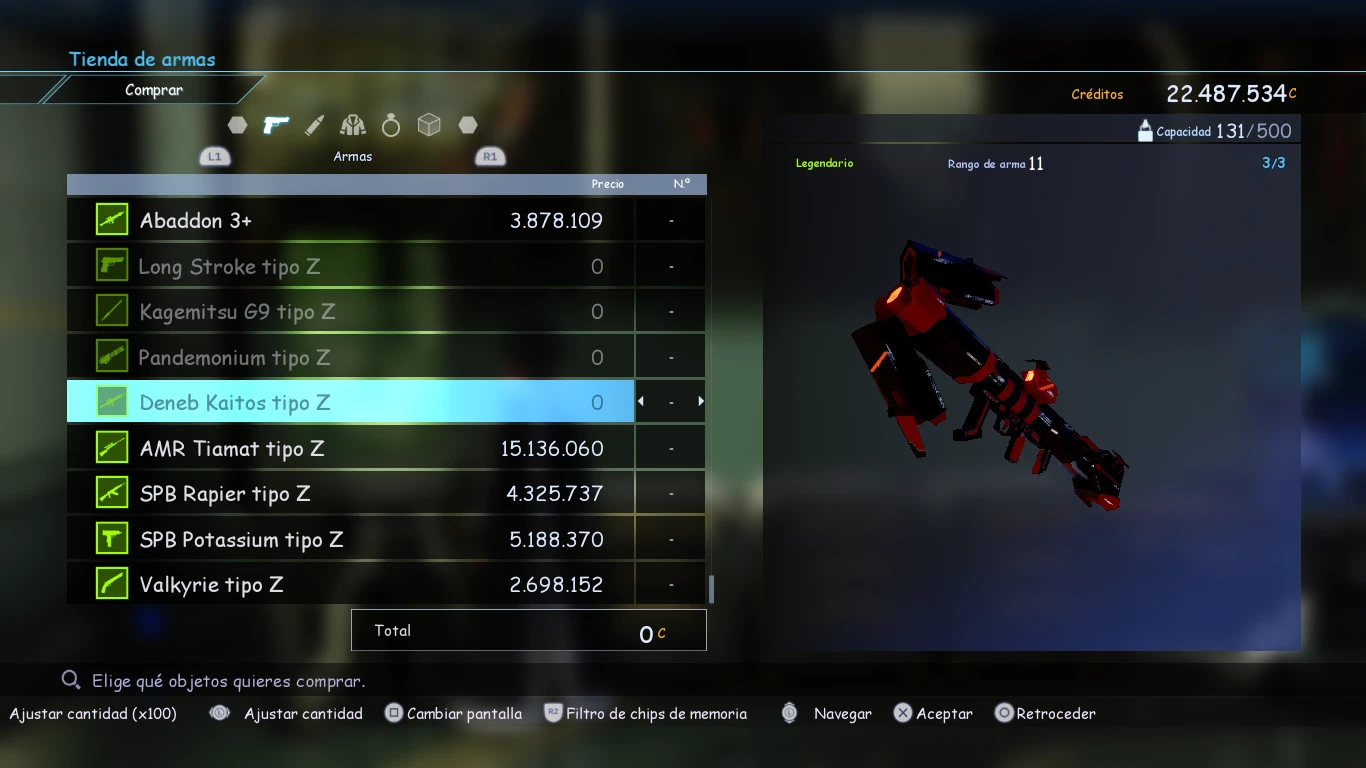1366x768 pixels.
Task: Click the weapon list scrollbar
Action: (711, 589)
